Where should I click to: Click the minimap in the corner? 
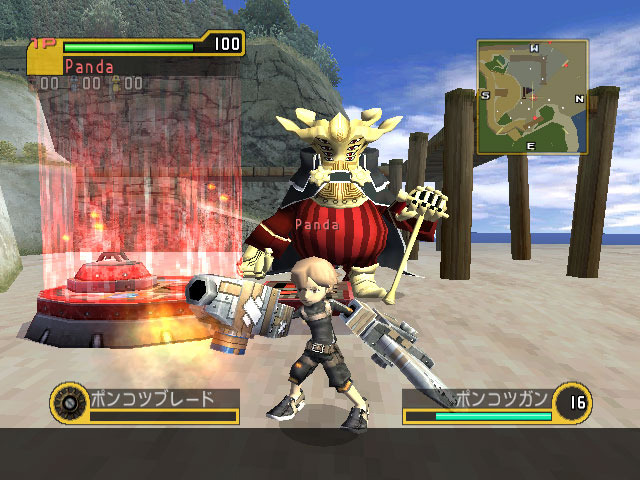pyautogui.click(x=532, y=97)
